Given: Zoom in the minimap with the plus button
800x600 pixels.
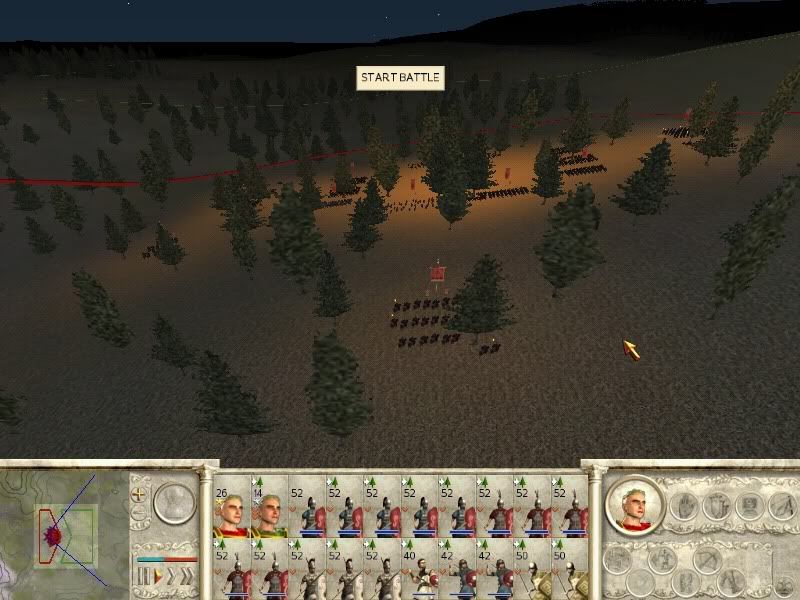Looking at the screenshot, I should (140, 495).
